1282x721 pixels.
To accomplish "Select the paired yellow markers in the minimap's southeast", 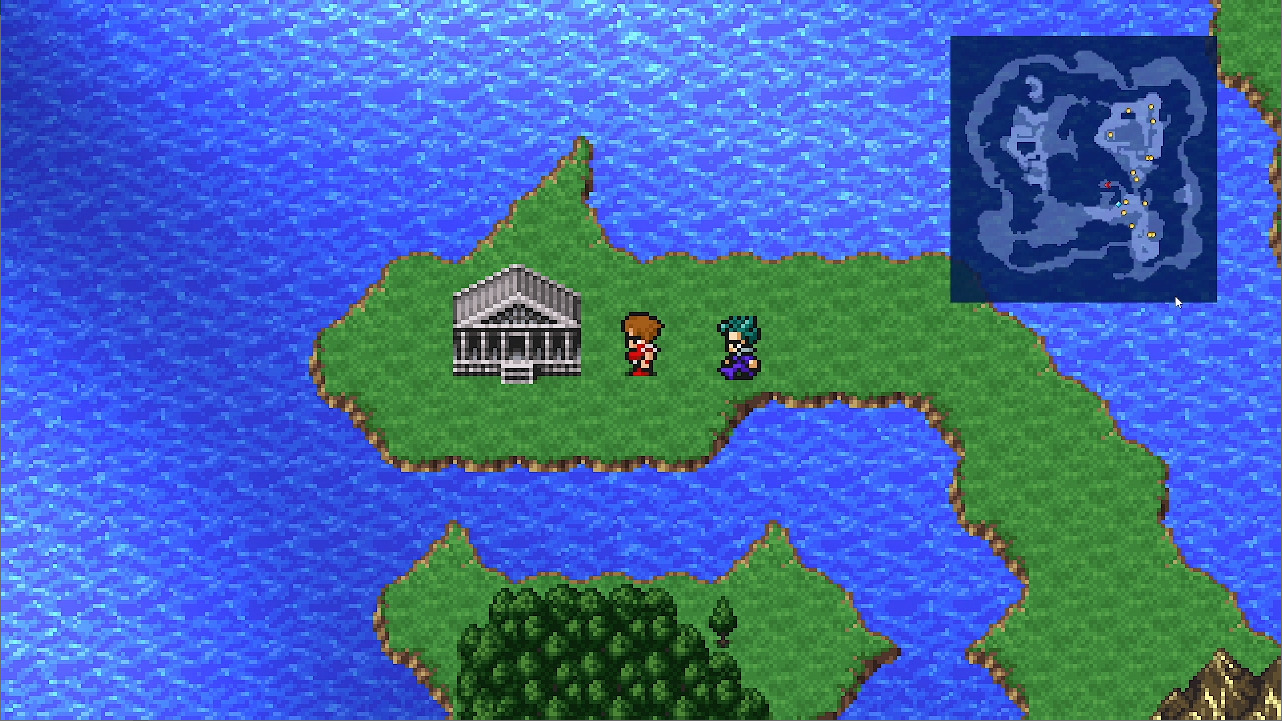I will click(x=1150, y=235).
